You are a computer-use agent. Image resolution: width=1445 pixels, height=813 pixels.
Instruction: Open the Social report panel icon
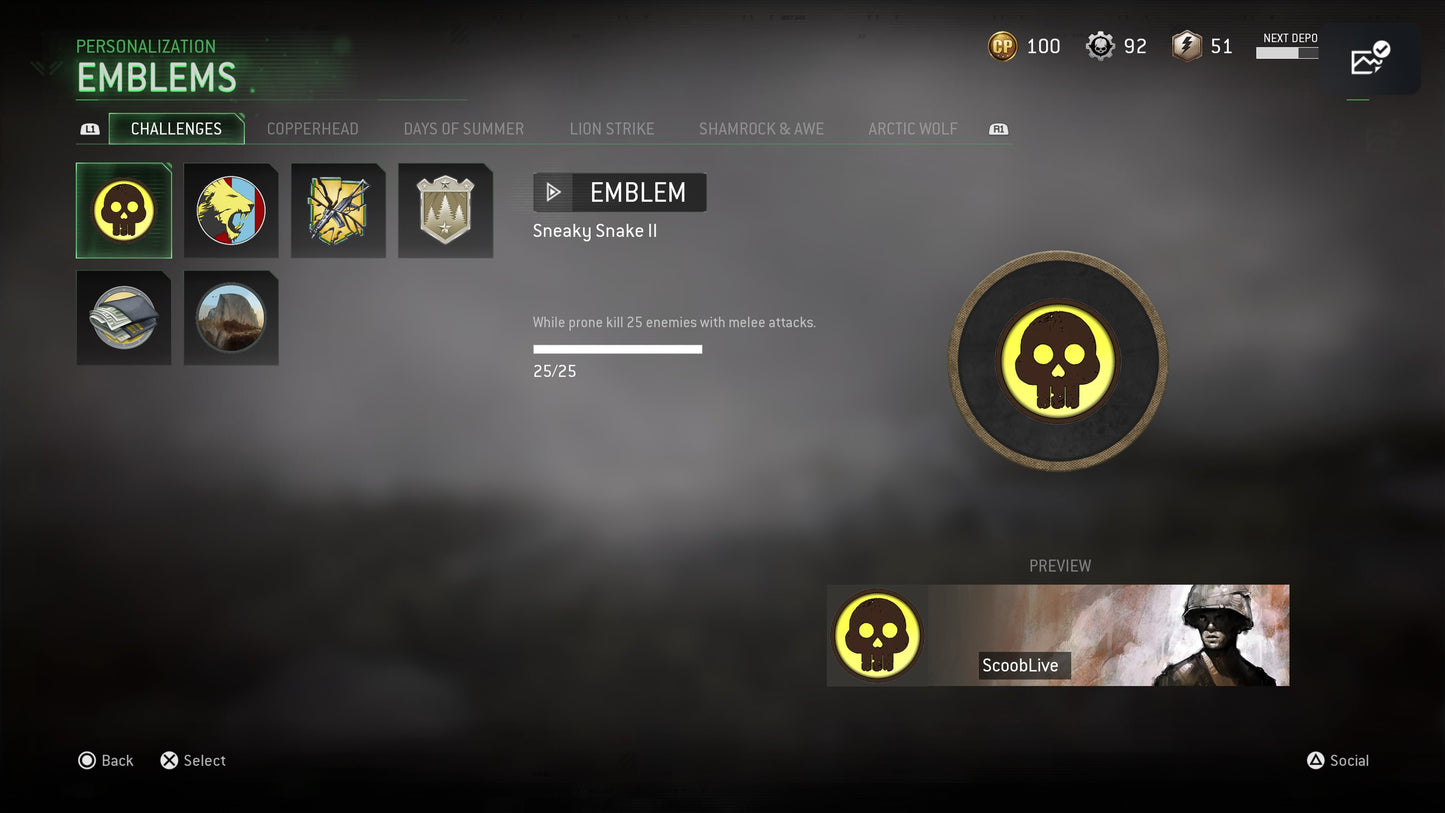click(1370, 59)
